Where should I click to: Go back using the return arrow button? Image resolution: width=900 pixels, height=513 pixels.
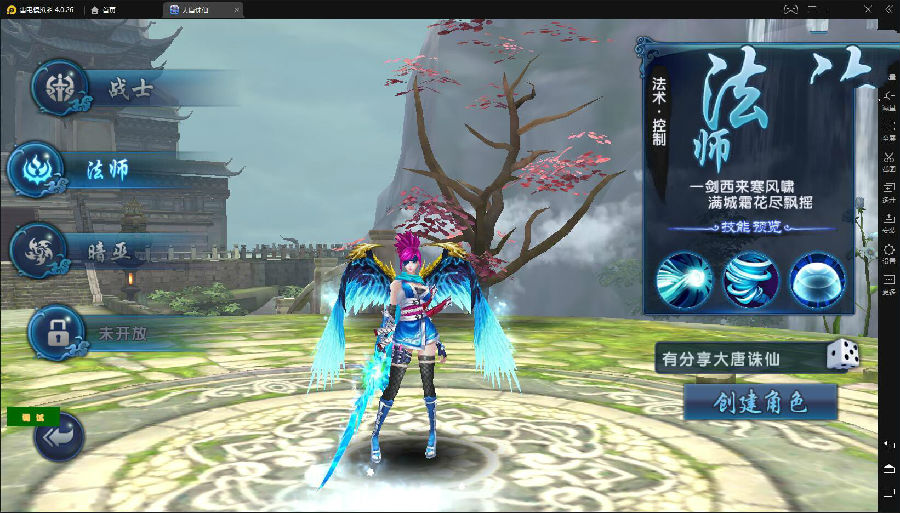tap(58, 438)
